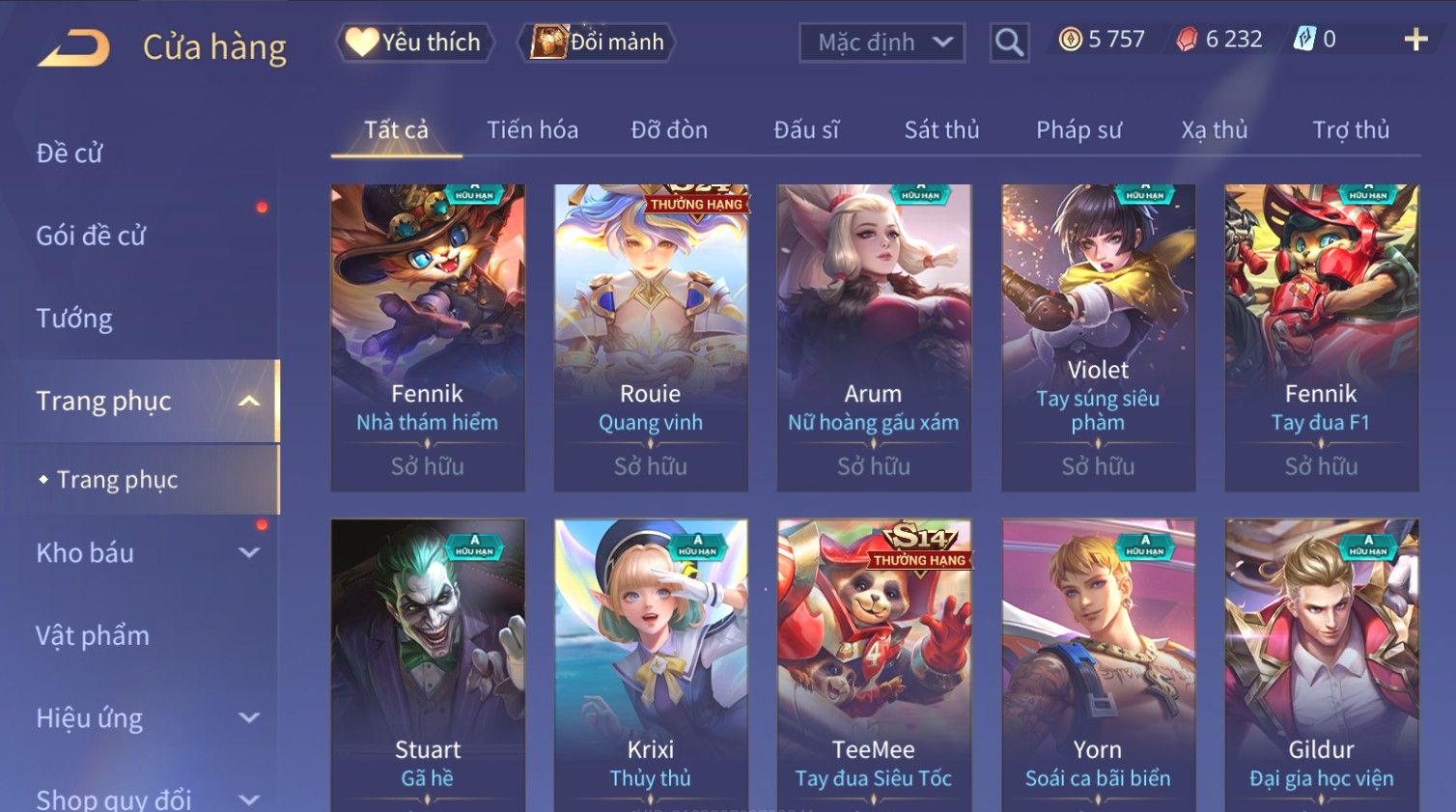Pick the Violet Tay súng siêu phàm card
Screen dimensions: 1456x812
pyautogui.click(x=1098, y=338)
